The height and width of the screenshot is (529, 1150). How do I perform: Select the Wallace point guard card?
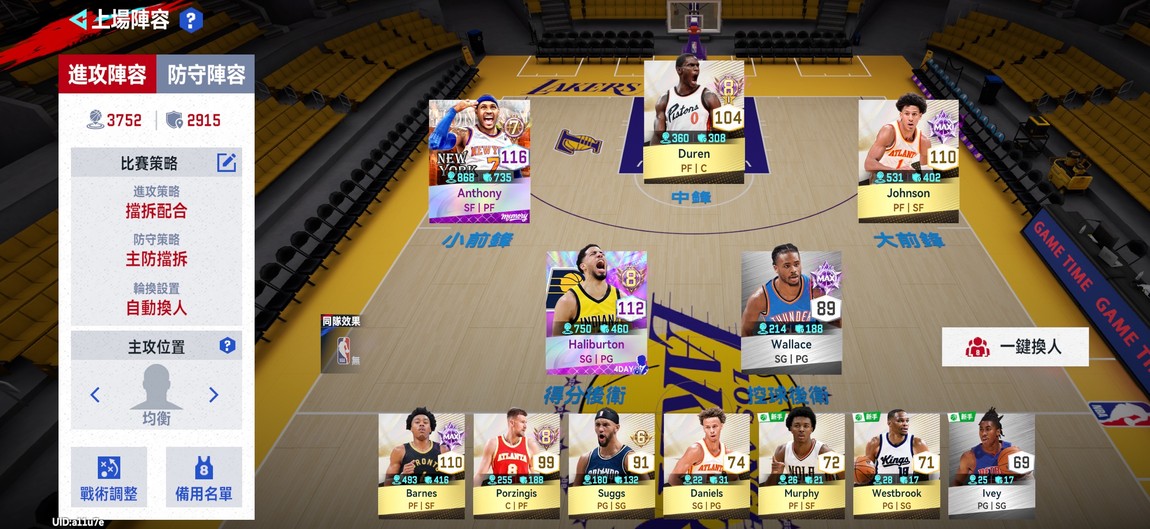pyautogui.click(x=791, y=311)
